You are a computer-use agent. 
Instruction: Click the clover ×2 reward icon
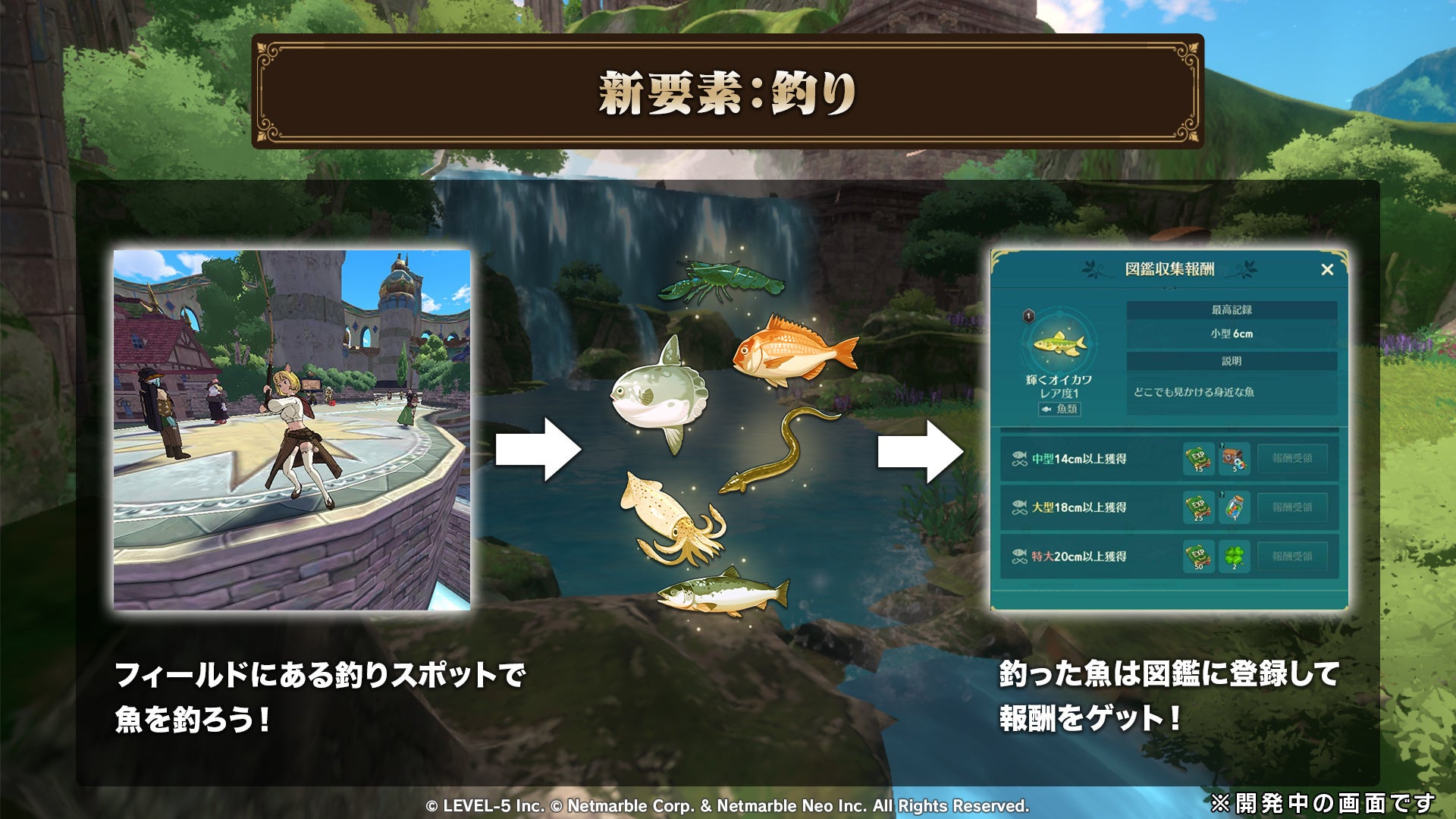click(1234, 556)
